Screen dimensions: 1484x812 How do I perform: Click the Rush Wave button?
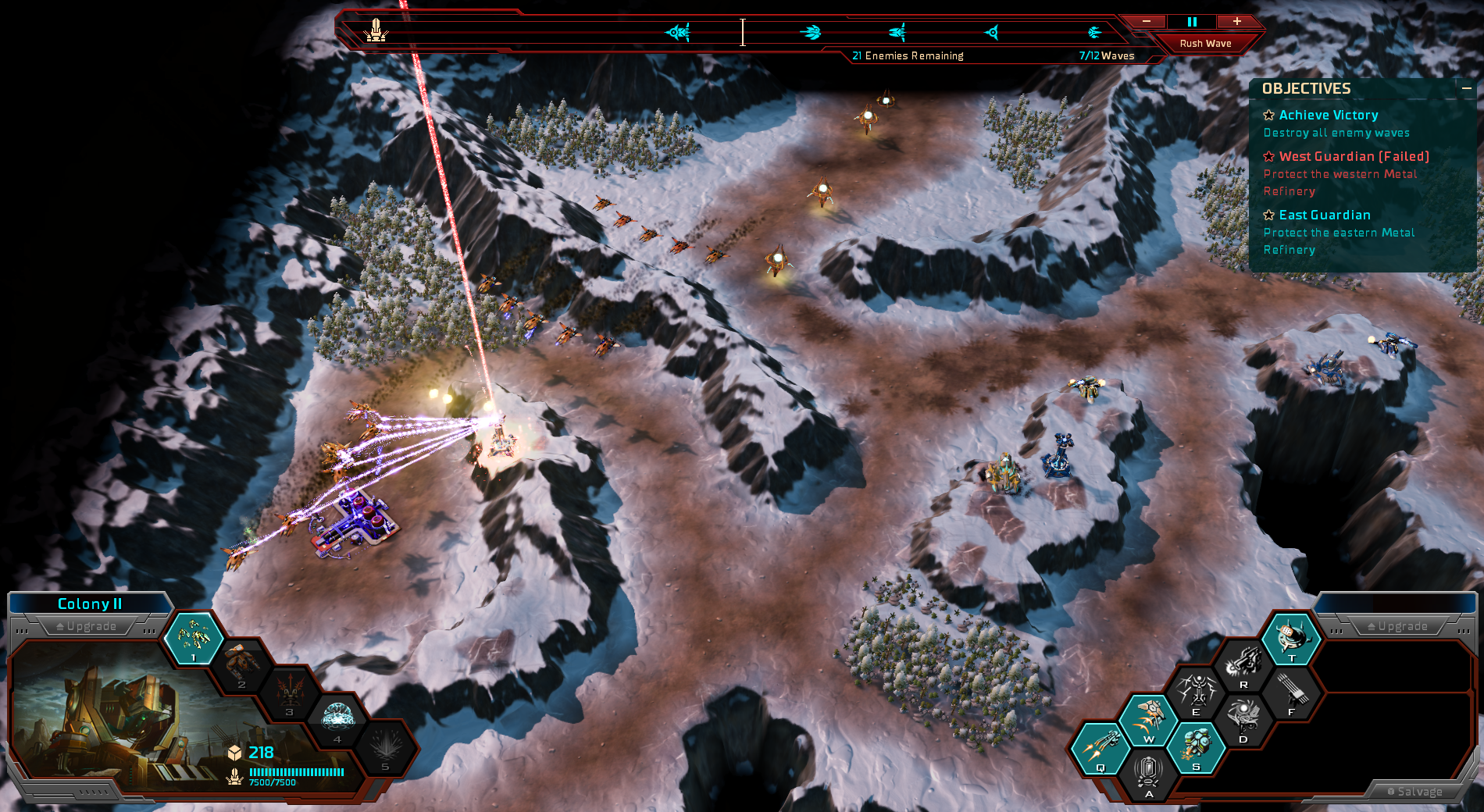click(1205, 44)
